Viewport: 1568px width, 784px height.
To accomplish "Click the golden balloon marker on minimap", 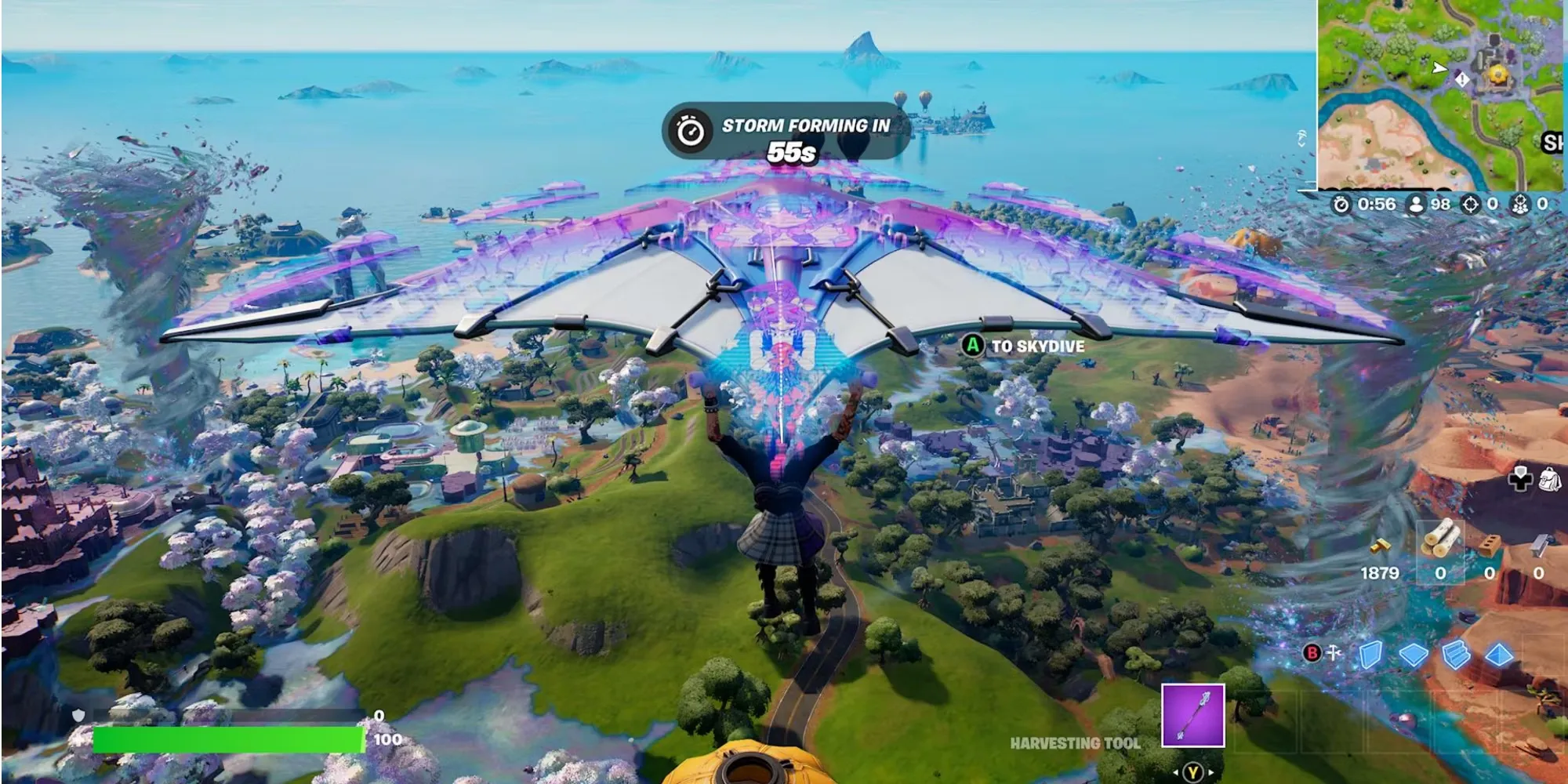I will (1498, 74).
